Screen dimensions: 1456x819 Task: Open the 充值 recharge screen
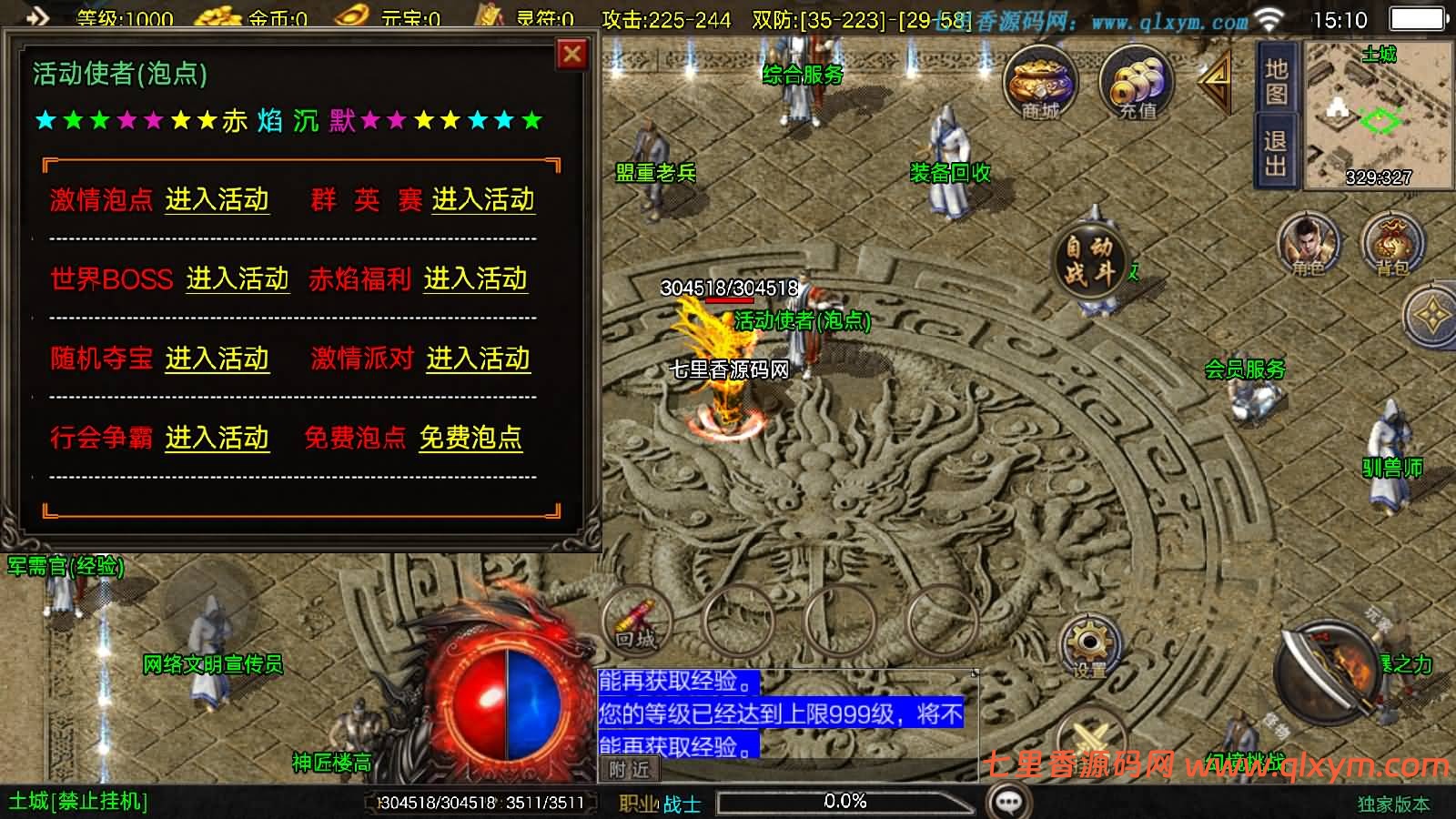pos(1137,84)
